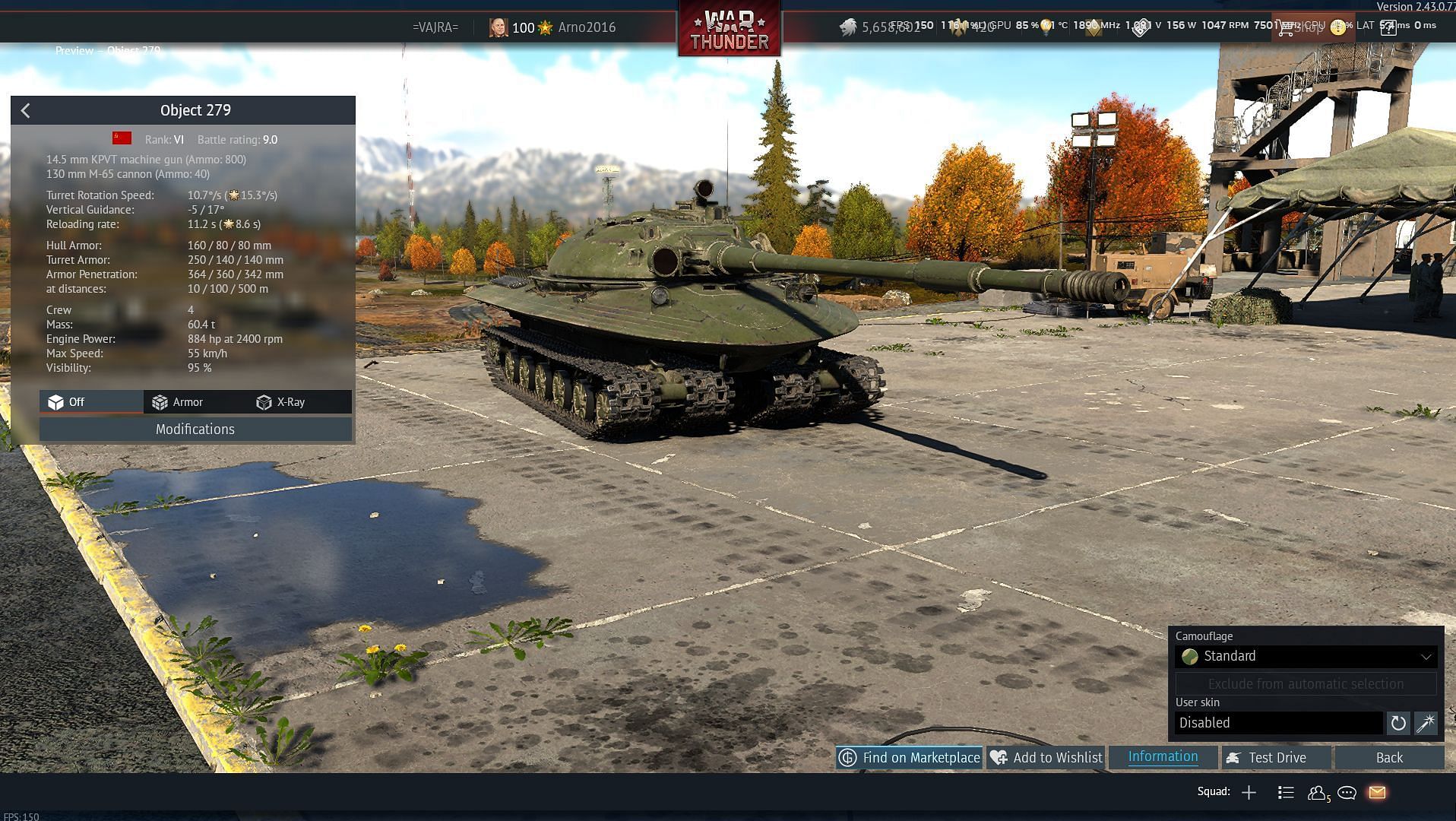The image size is (1456, 821).
Task: Add a squad member with plus icon
Action: (1249, 793)
